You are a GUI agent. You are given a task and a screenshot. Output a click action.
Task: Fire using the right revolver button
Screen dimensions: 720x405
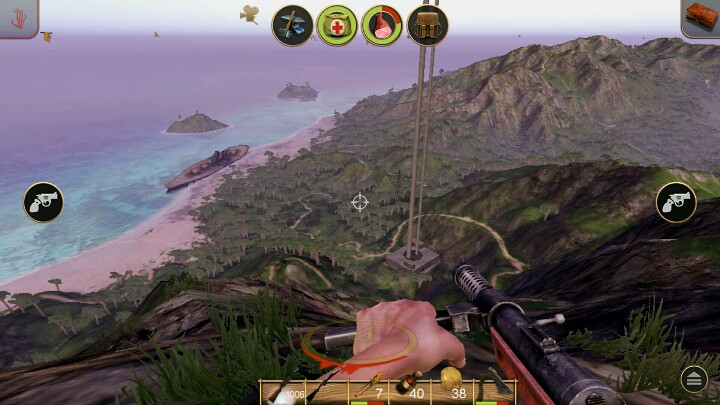[x=676, y=202]
